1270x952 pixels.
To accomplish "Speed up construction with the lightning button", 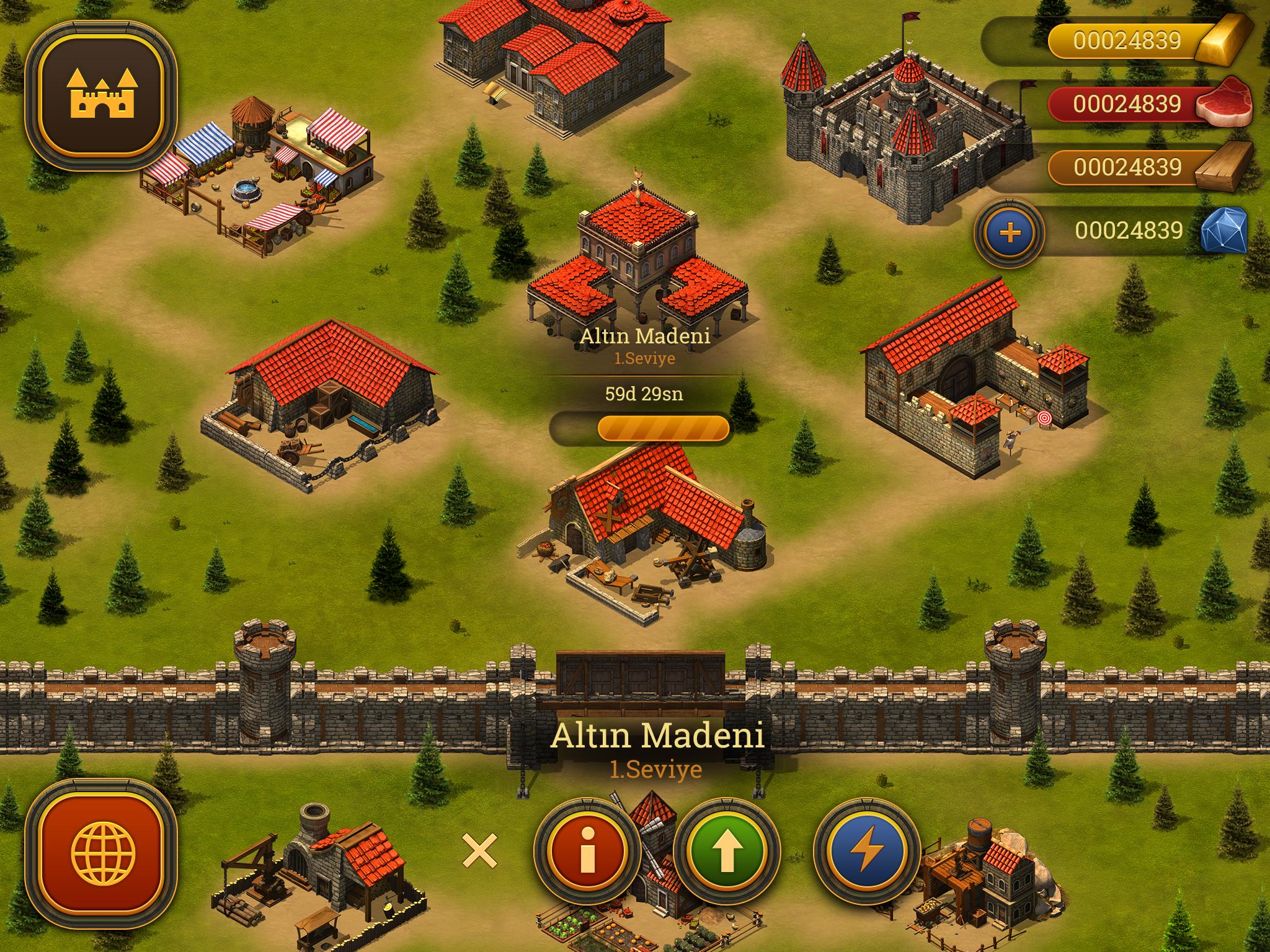I will [866, 852].
